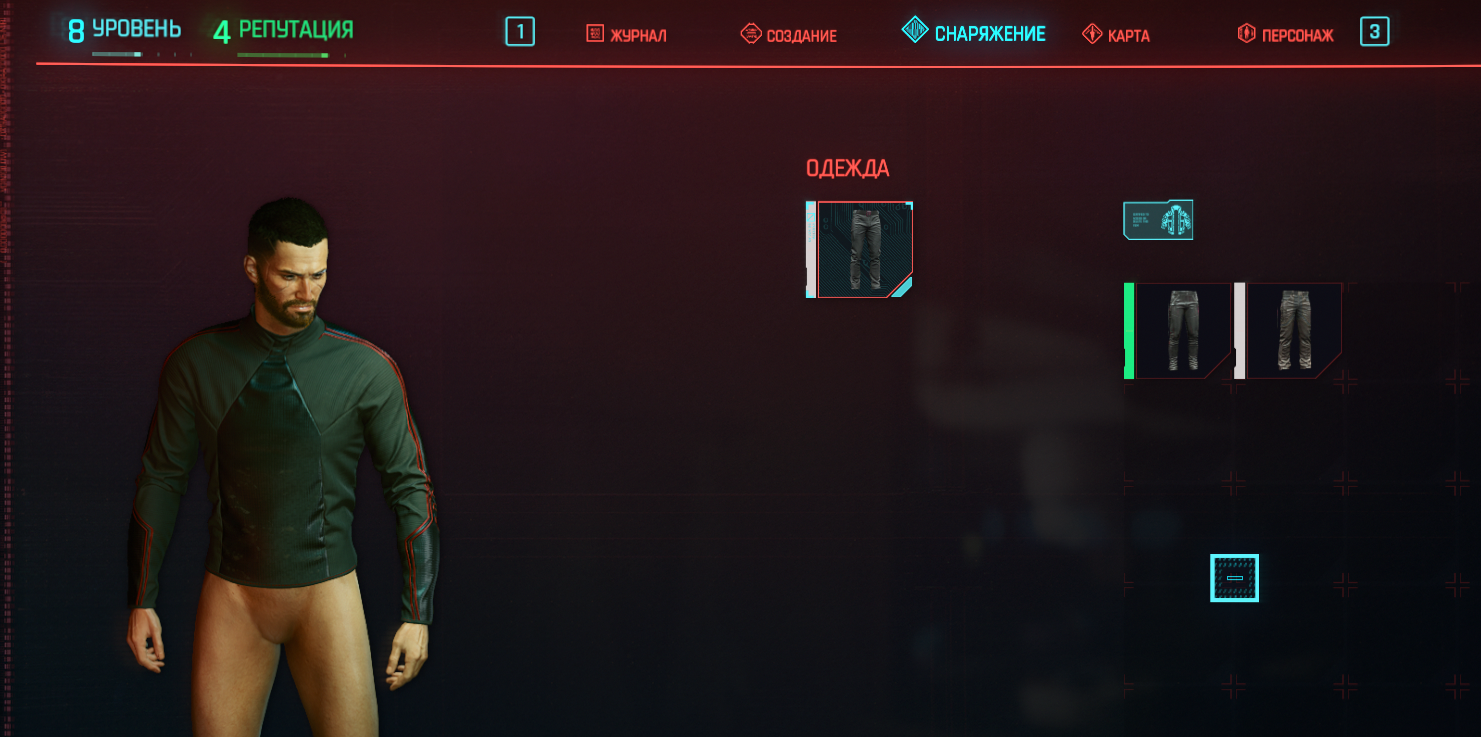Select the equipped pants slot under Одежда
Image resolution: width=1481 pixels, height=737 pixels.
coord(862,249)
